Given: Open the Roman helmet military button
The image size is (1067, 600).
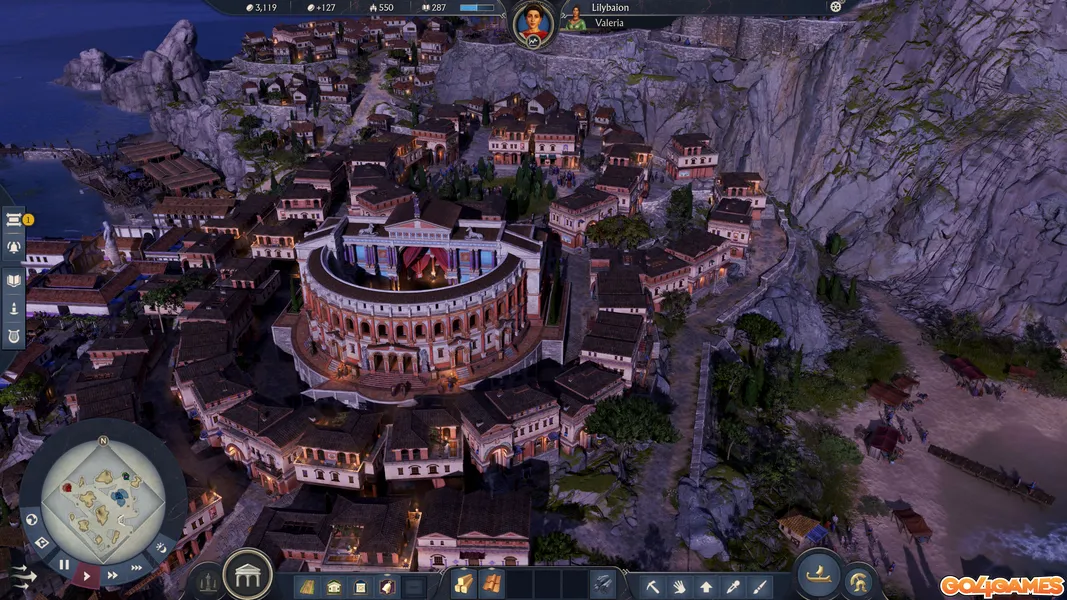Looking at the screenshot, I should tap(857, 581).
